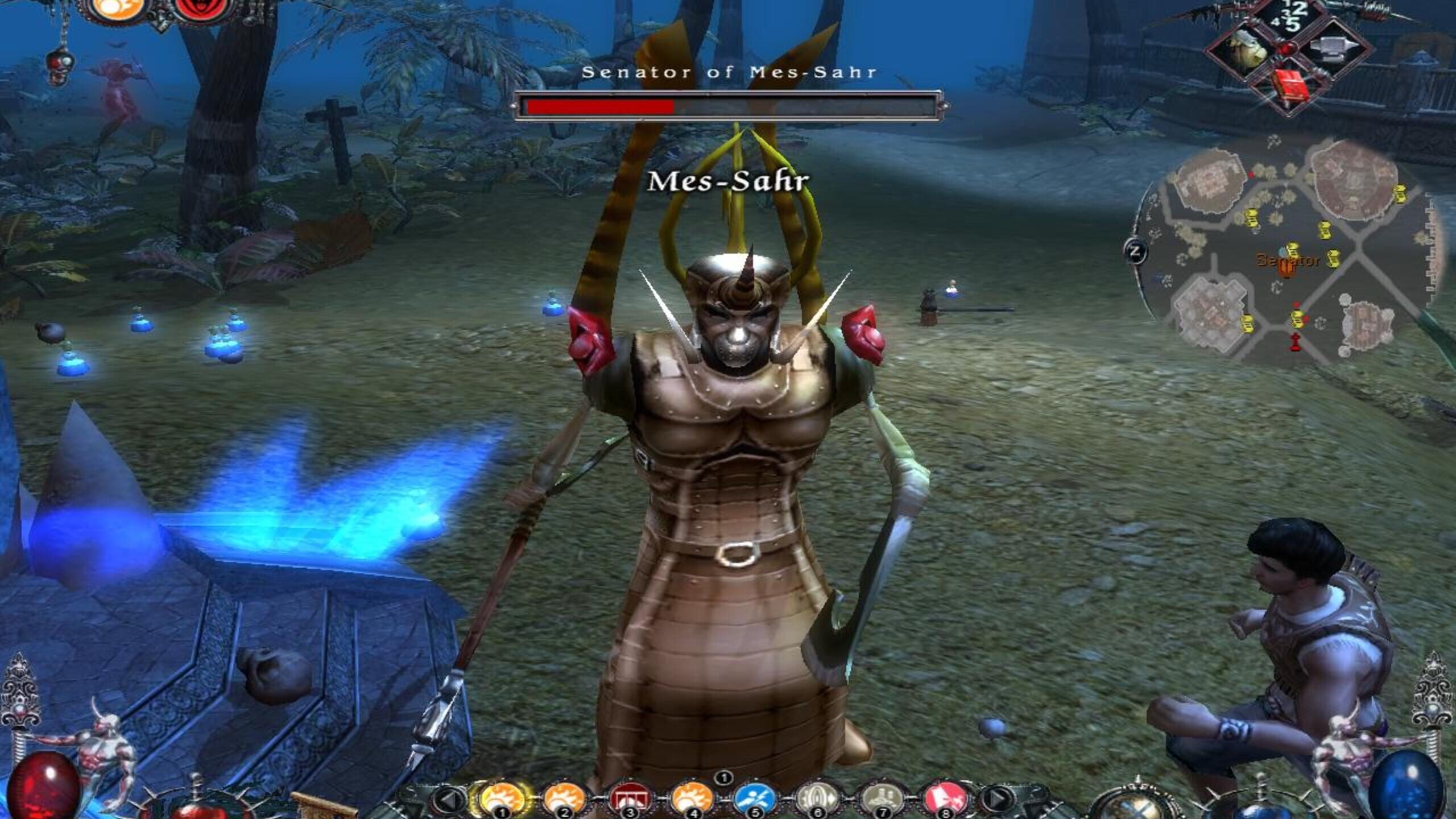
Task: Select the grey skill in slot 6
Action: (817, 799)
